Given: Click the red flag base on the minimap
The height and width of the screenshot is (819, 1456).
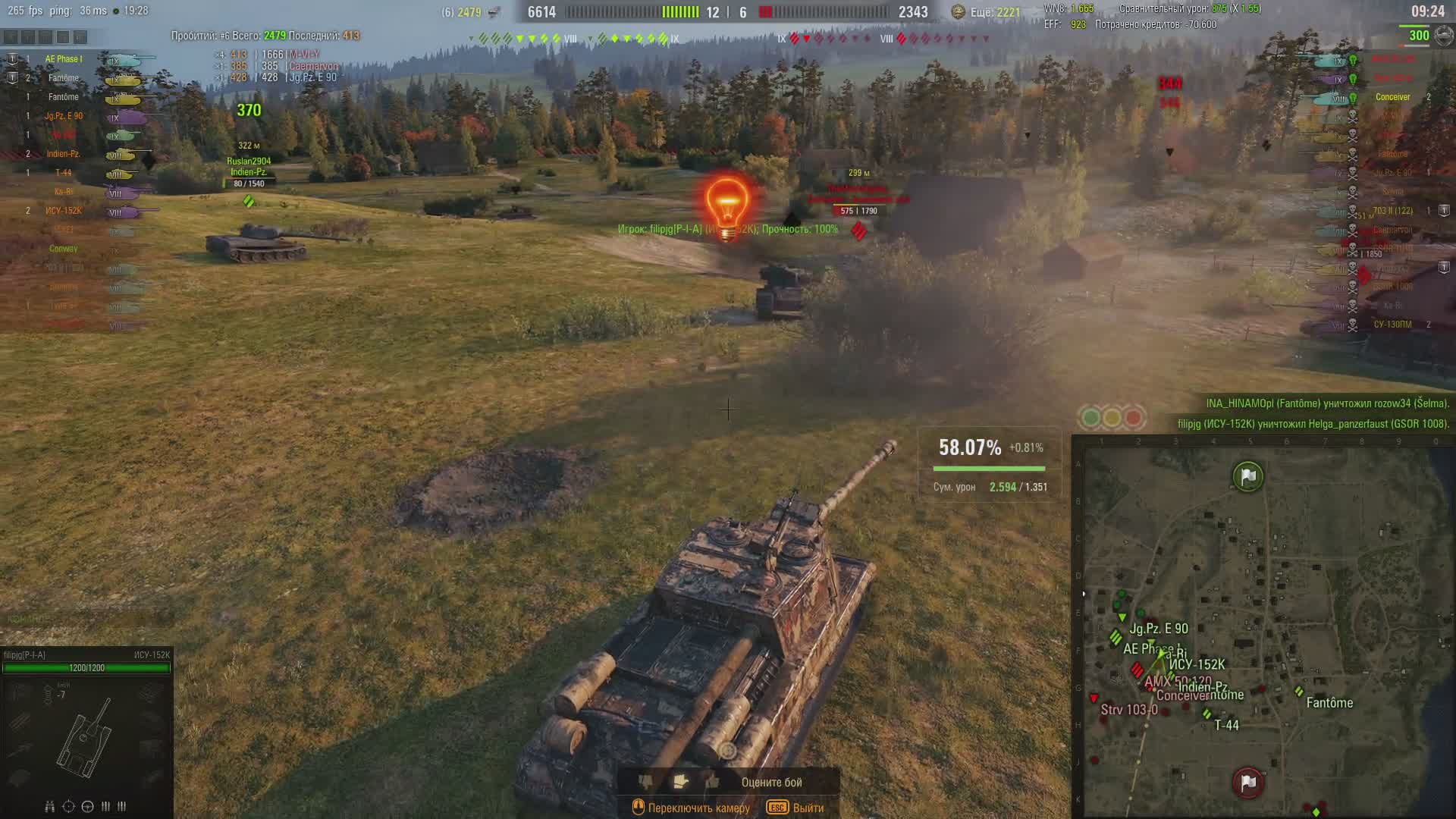Looking at the screenshot, I should (x=1248, y=782).
